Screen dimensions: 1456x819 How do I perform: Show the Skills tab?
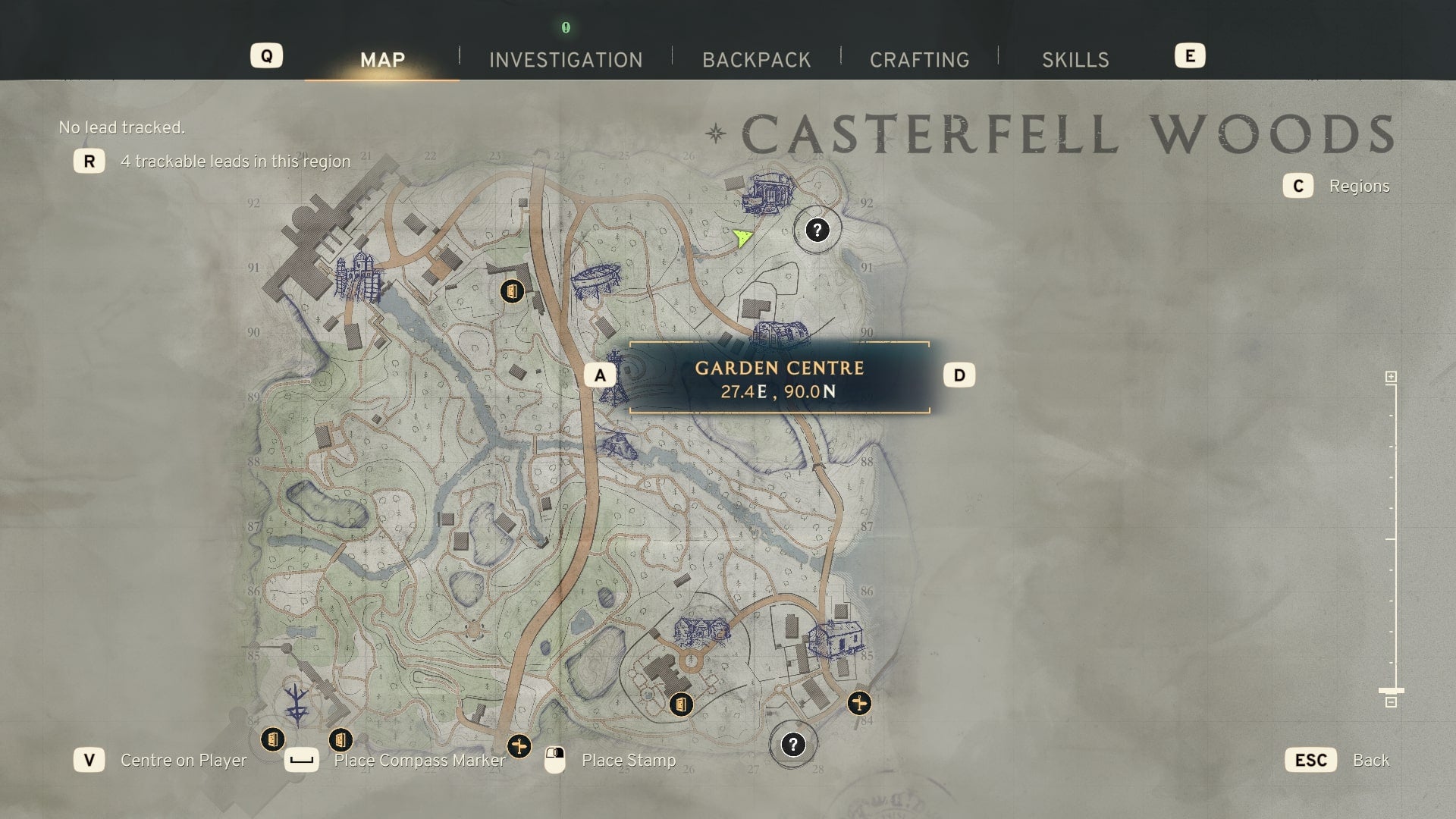tap(1075, 60)
